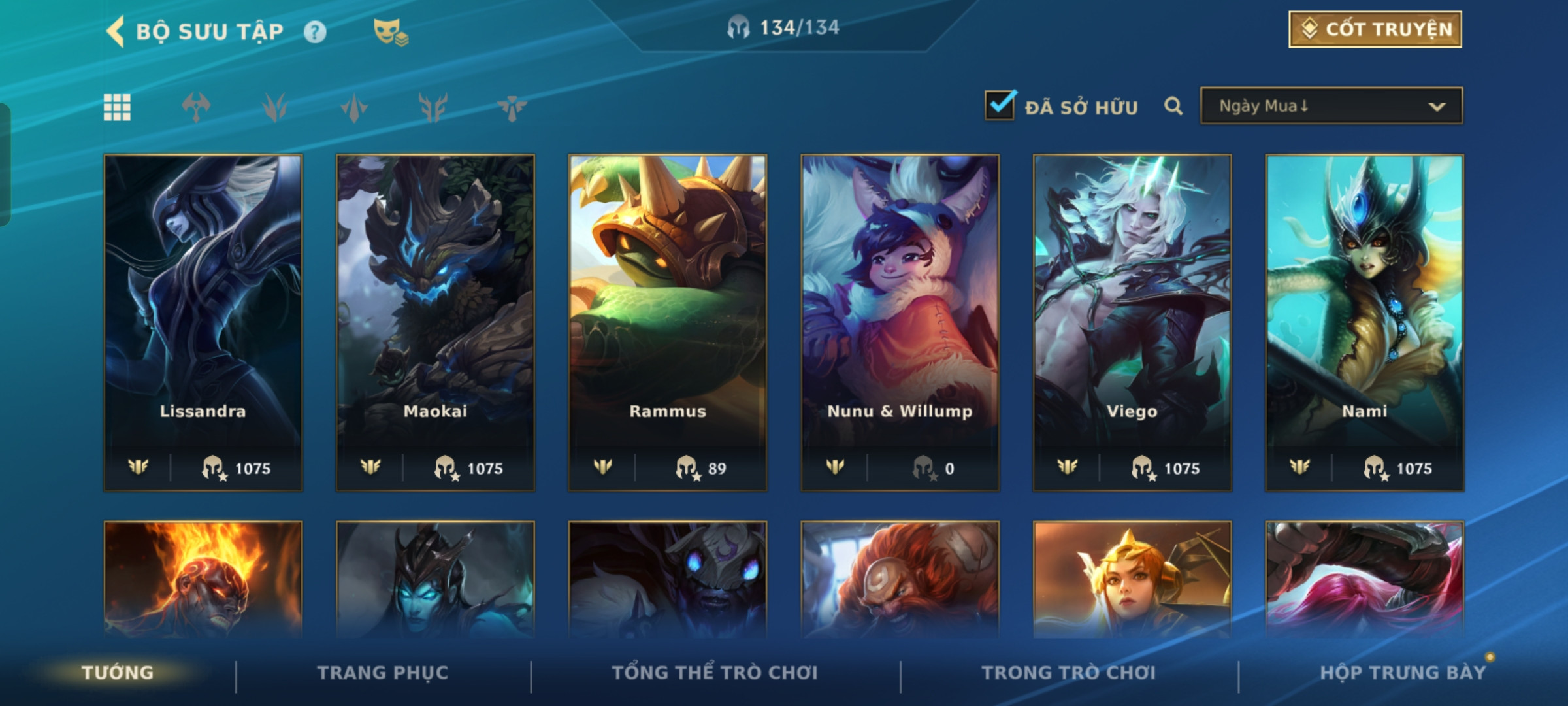
Task: Select the Tướng tab
Action: coord(118,673)
